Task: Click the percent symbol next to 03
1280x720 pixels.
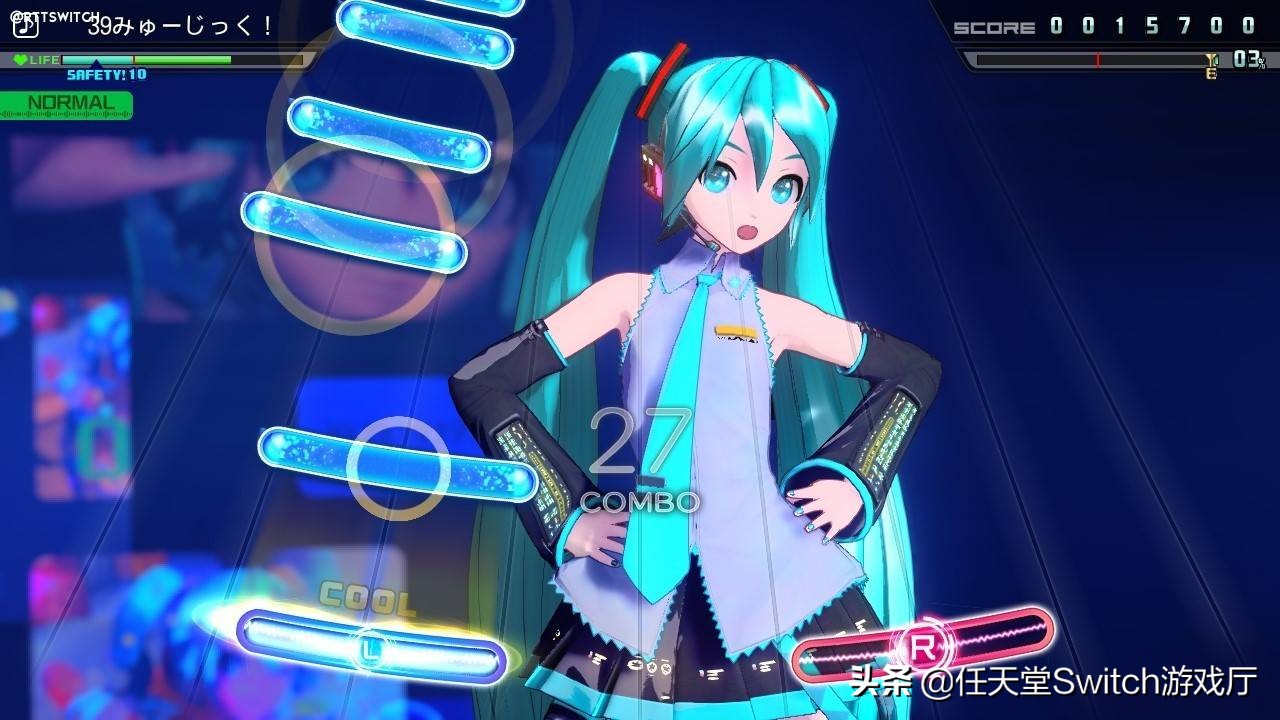Action: click(1260, 62)
